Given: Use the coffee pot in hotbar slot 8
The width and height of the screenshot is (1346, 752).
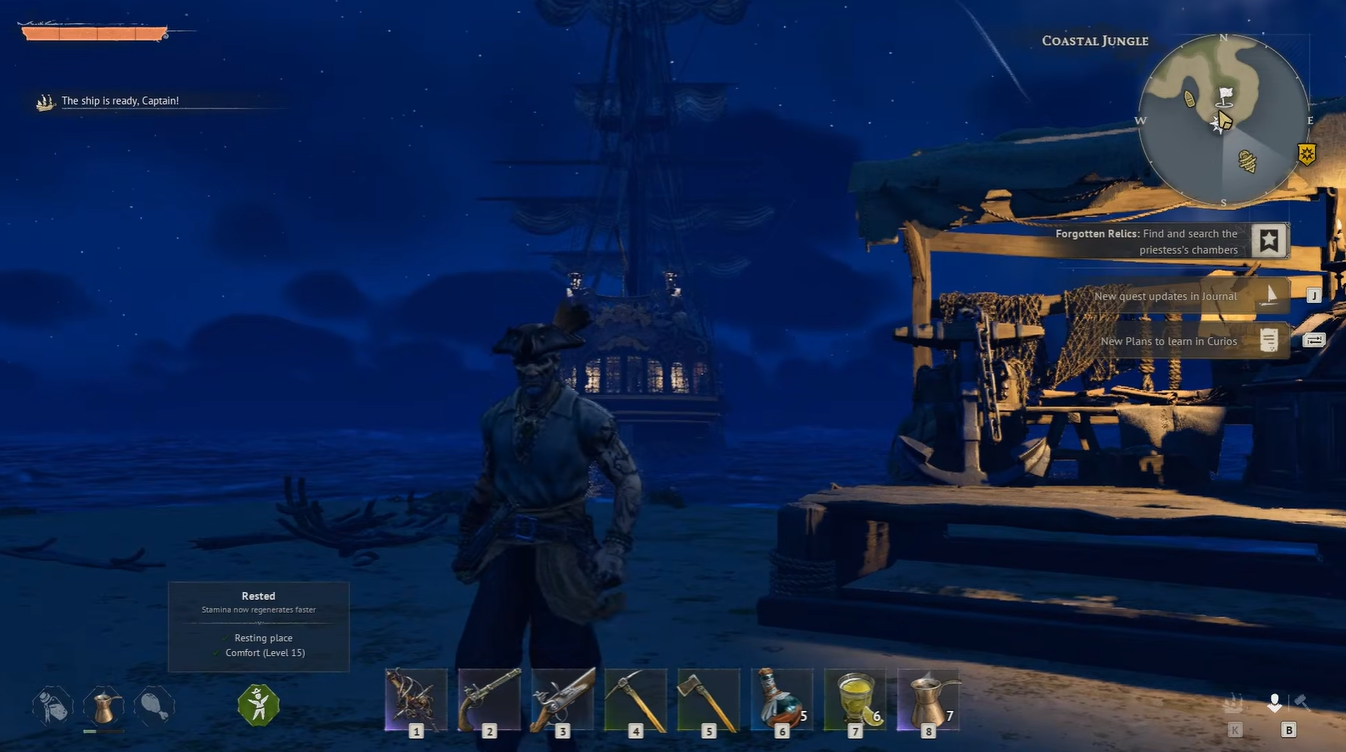Looking at the screenshot, I should [856, 697].
